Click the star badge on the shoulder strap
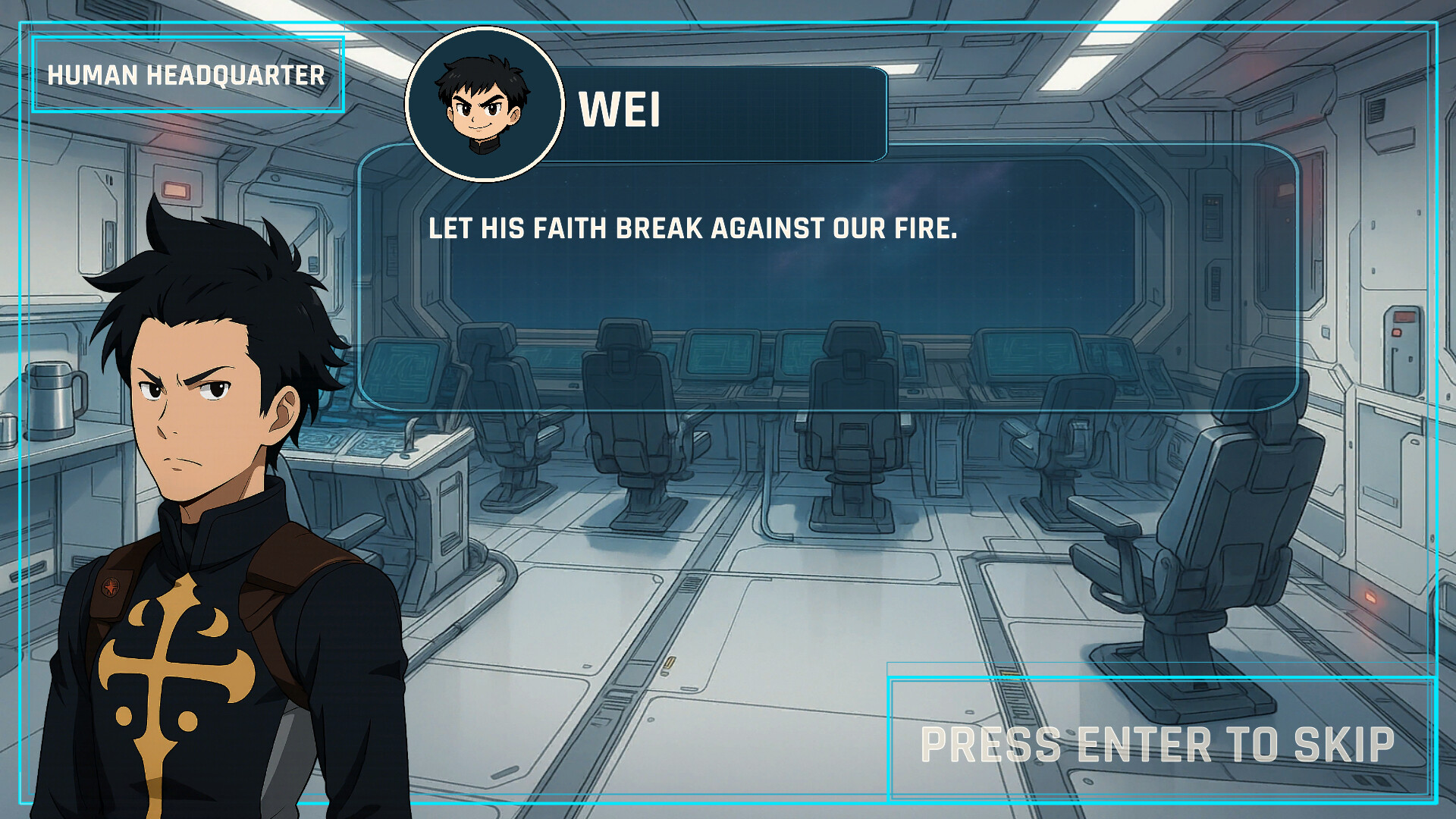The height and width of the screenshot is (819, 1456). pos(112,585)
